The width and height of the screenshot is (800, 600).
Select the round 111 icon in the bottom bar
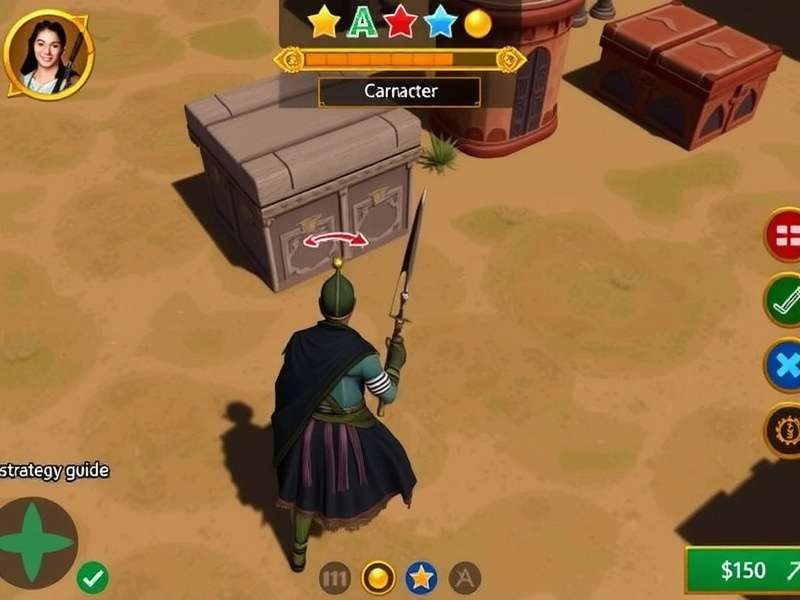click(335, 577)
